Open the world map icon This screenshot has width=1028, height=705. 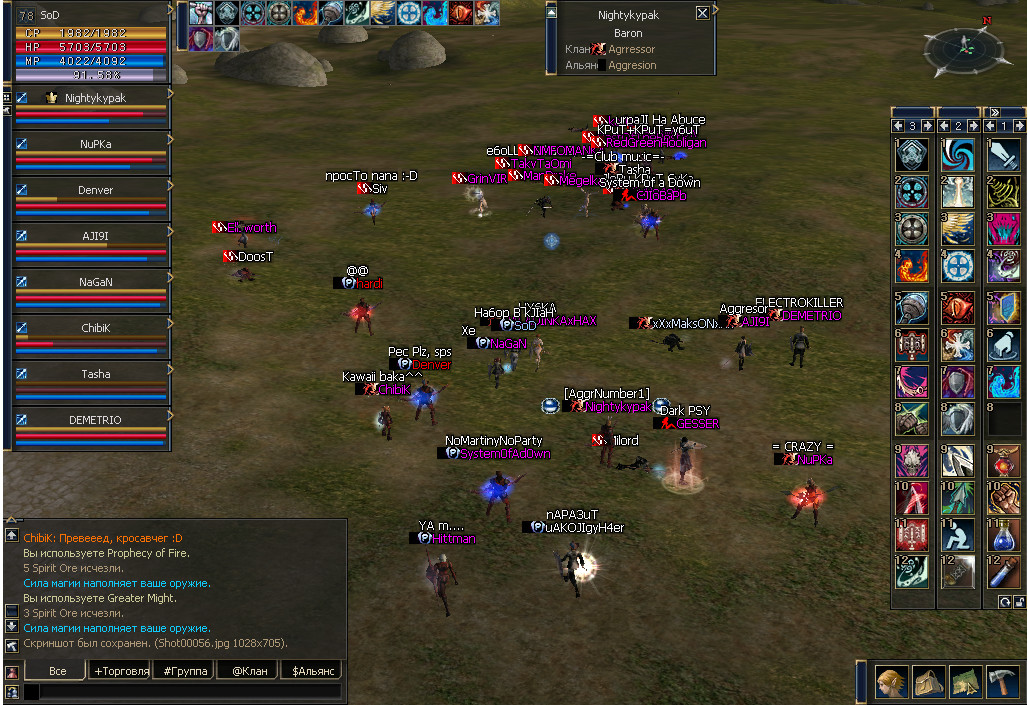click(x=965, y=681)
